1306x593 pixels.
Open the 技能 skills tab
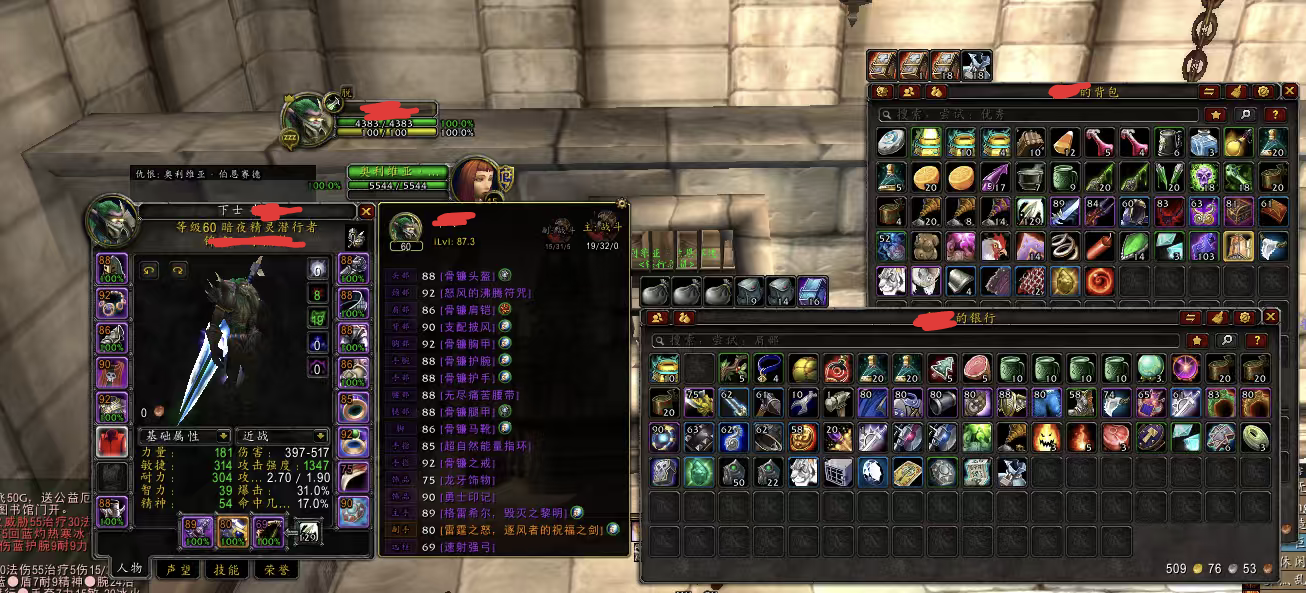pos(227,570)
